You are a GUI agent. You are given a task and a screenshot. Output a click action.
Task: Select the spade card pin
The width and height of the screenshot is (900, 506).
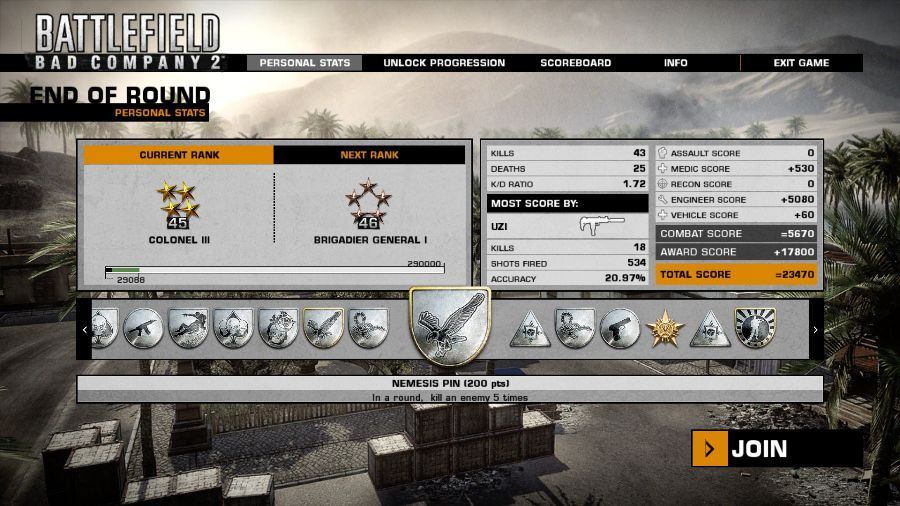pos(233,328)
